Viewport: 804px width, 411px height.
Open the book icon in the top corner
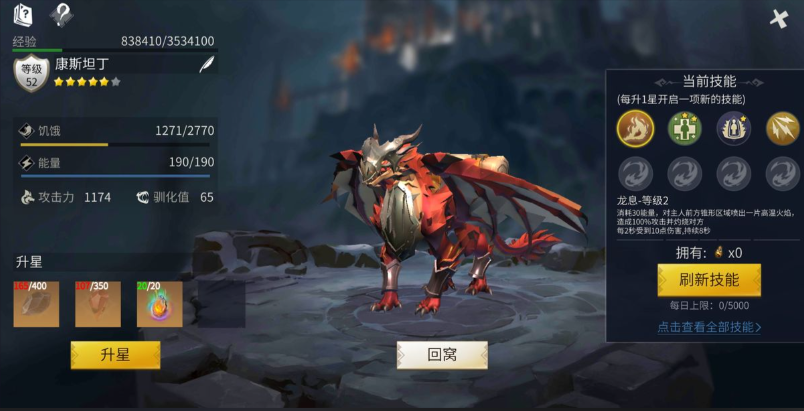tap(23, 15)
